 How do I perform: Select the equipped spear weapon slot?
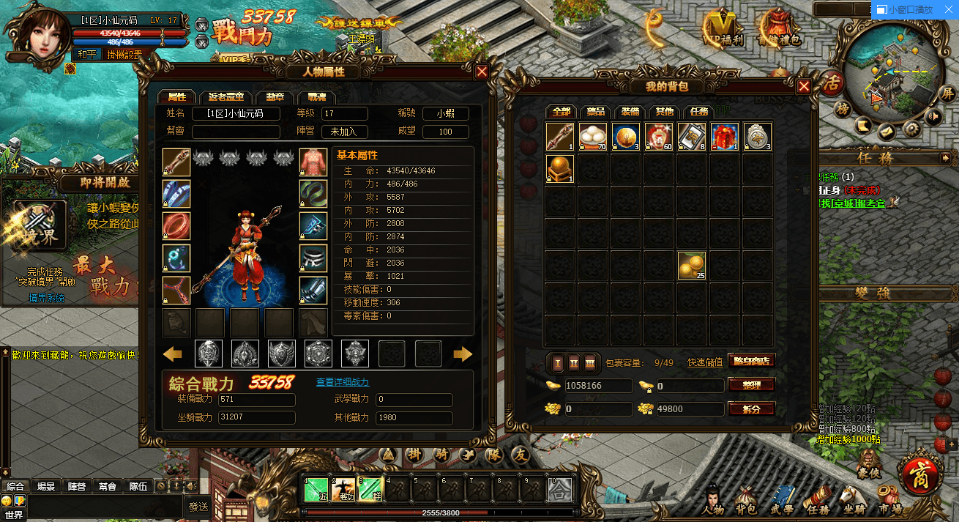tap(177, 162)
